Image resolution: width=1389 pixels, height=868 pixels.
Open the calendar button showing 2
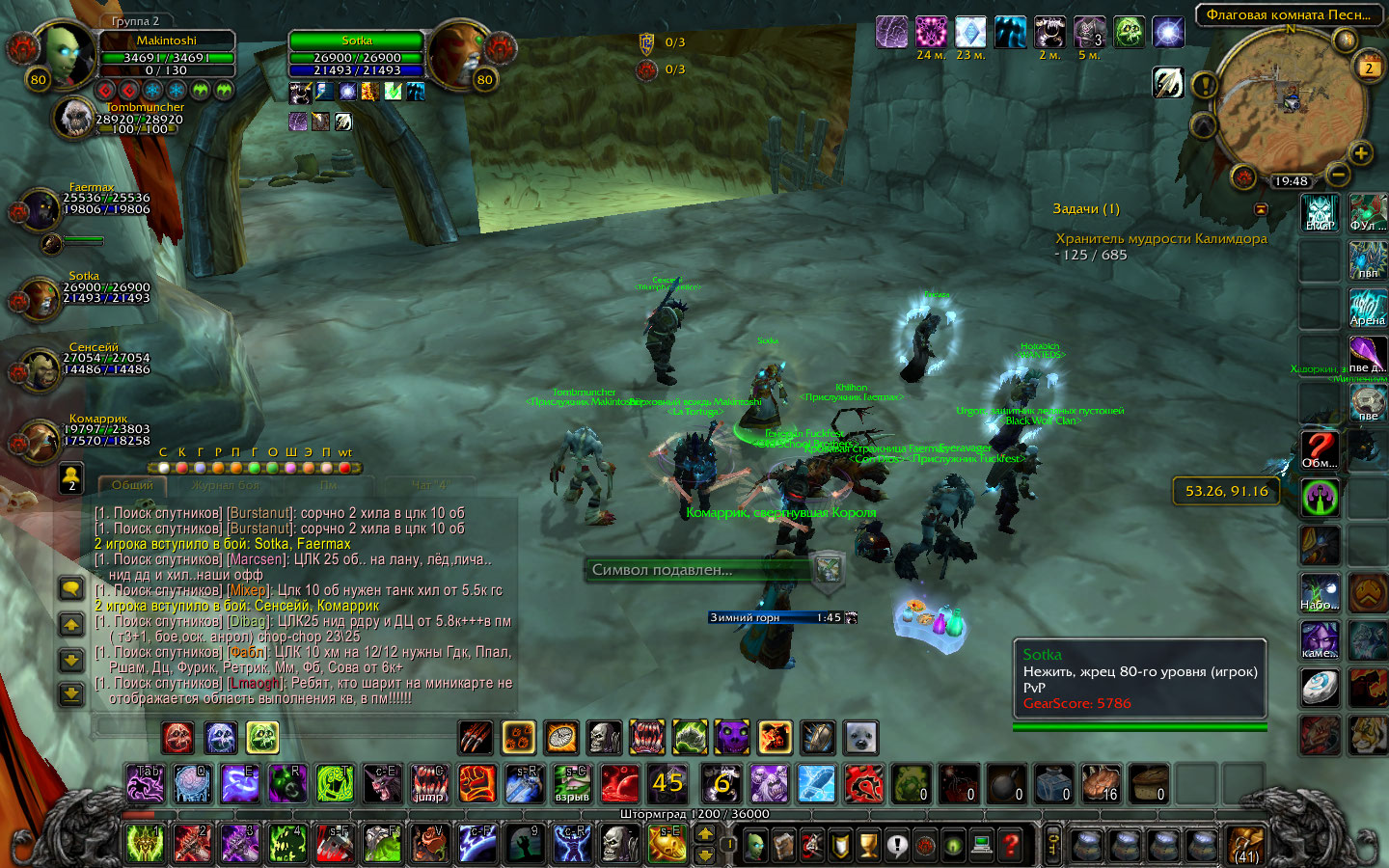point(1368,67)
